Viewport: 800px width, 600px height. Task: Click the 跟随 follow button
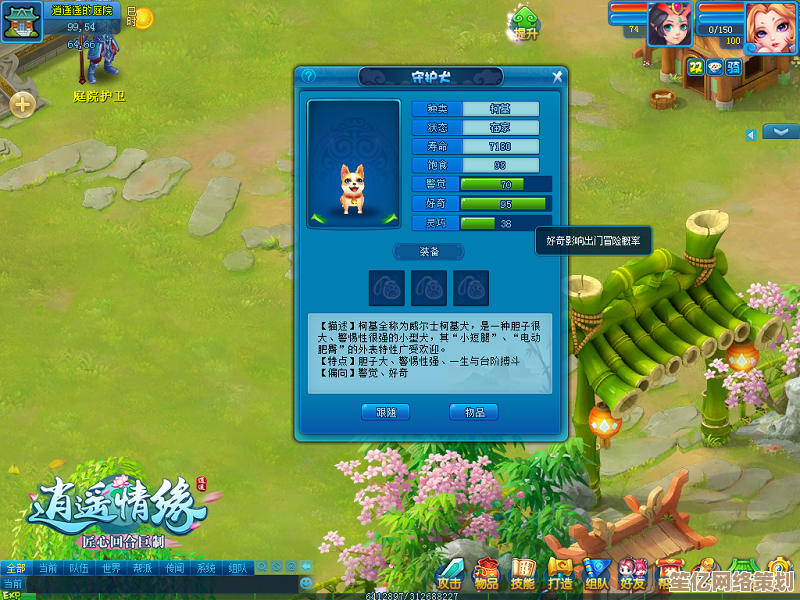point(386,412)
